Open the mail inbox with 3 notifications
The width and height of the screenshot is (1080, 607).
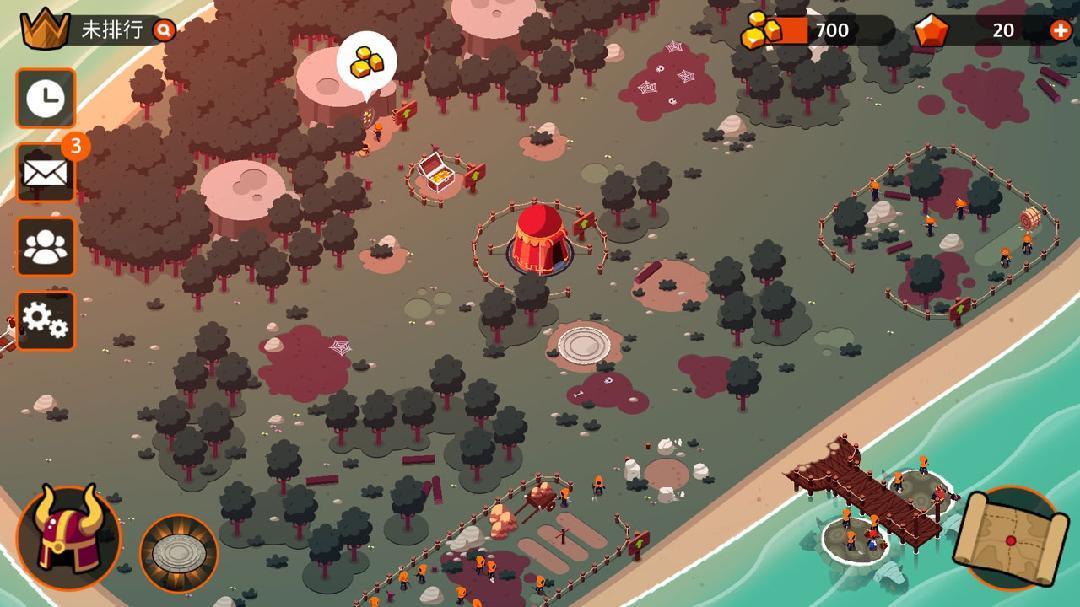click(45, 173)
